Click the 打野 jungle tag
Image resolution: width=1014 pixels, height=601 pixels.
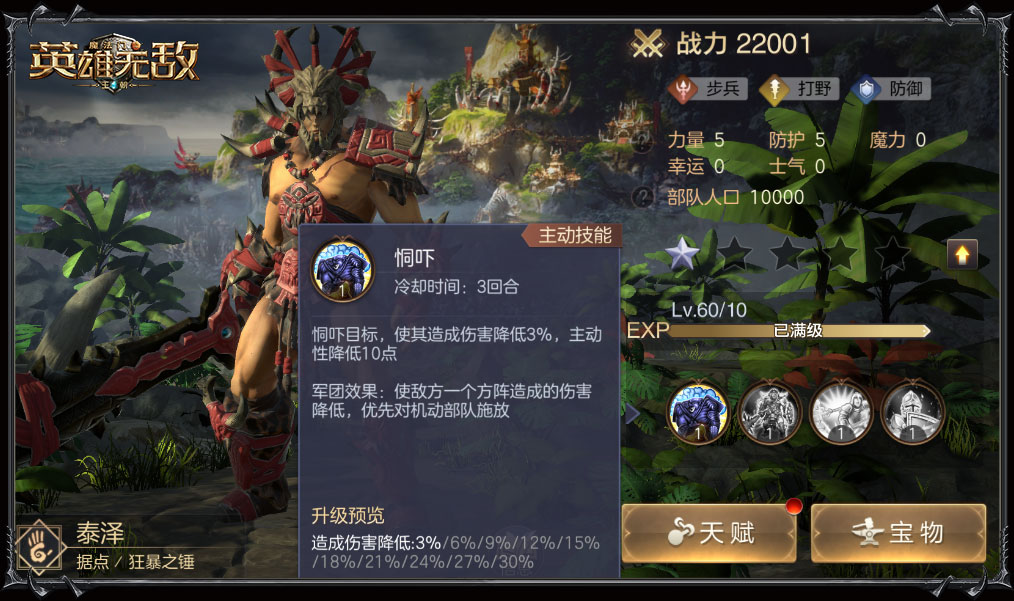pos(799,89)
